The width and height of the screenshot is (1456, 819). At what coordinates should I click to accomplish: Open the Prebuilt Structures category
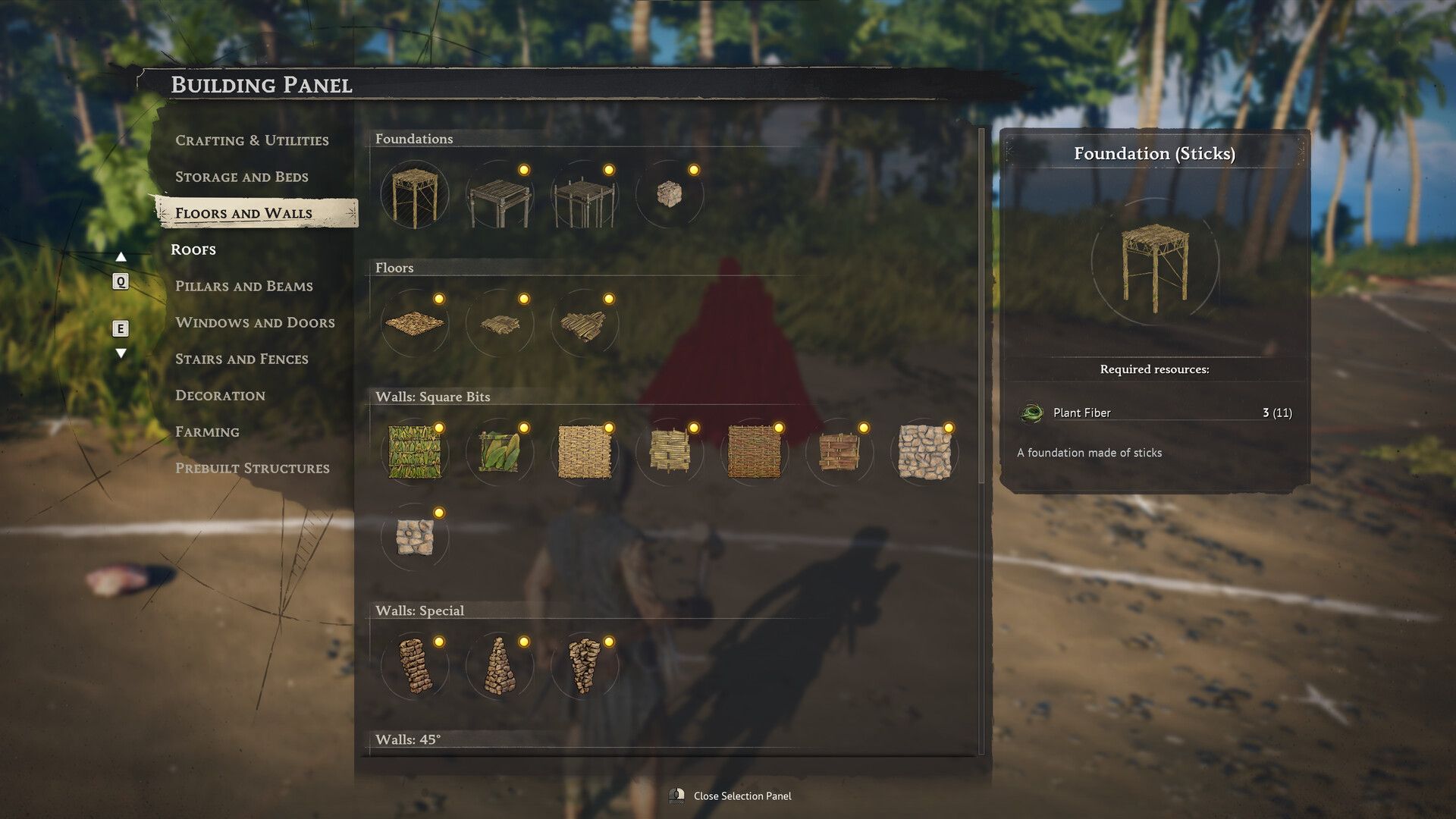tap(252, 468)
